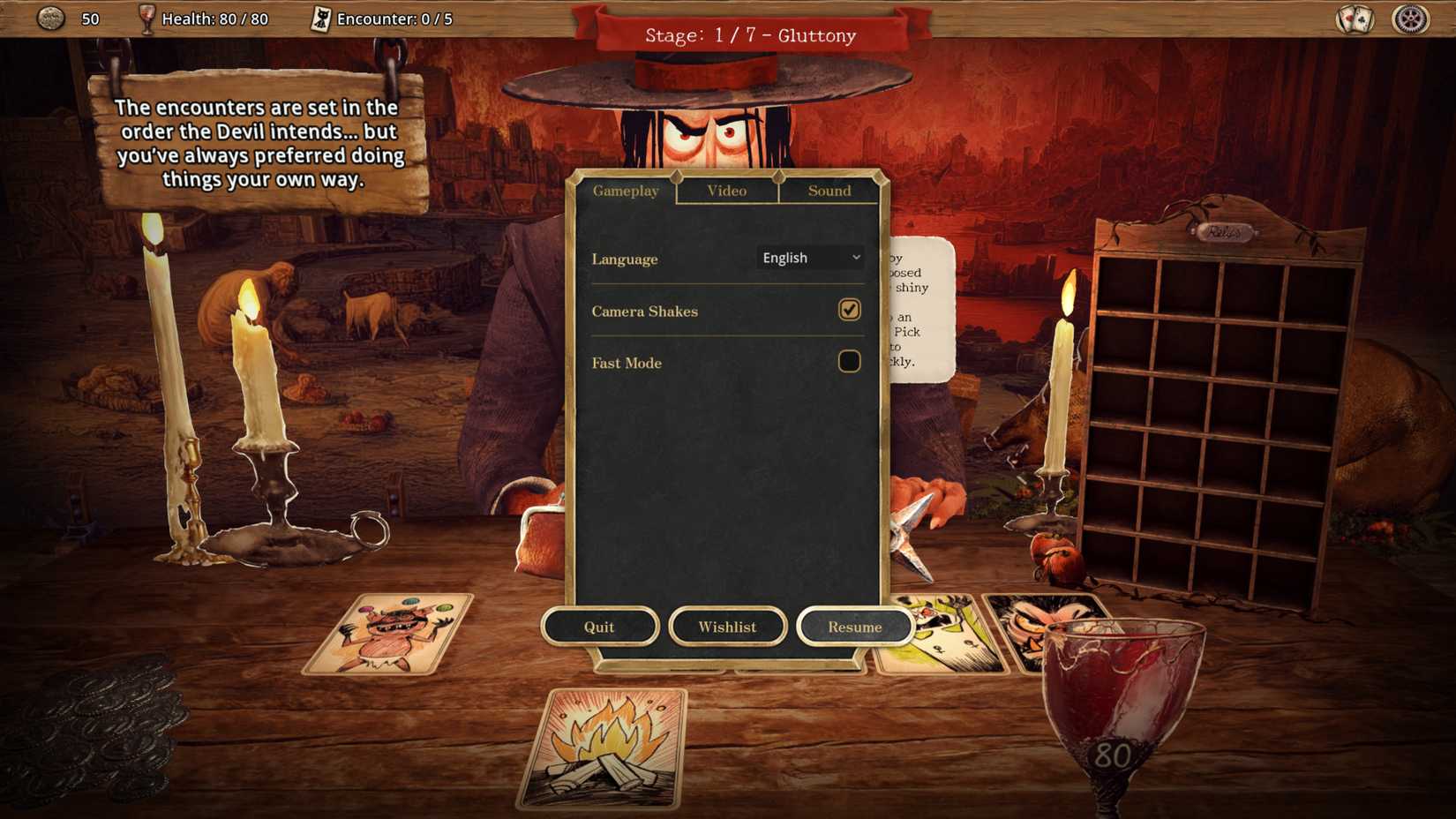Enable Fast Mode
The width and height of the screenshot is (1456, 819).
pyautogui.click(x=848, y=361)
